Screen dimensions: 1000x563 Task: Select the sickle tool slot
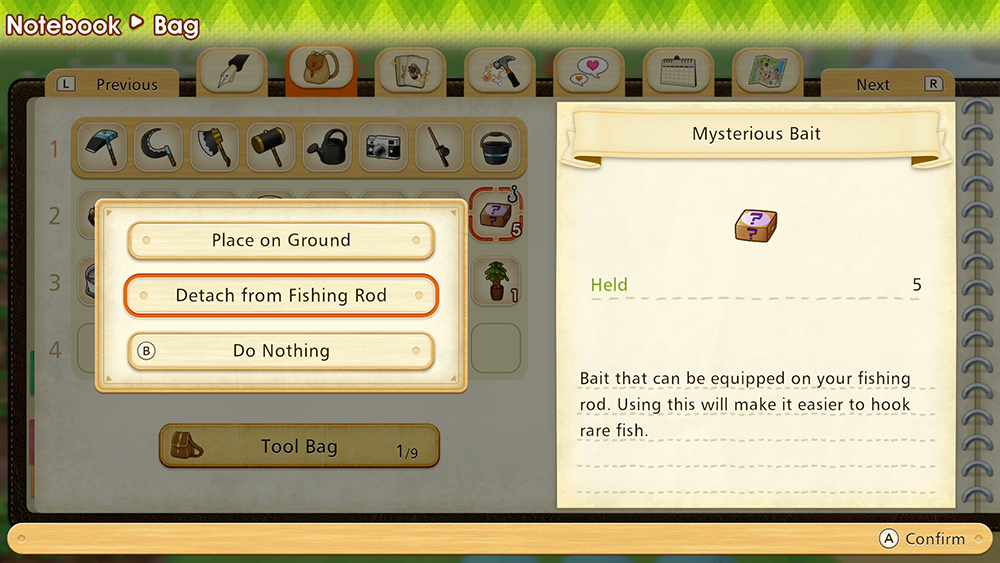[160, 148]
